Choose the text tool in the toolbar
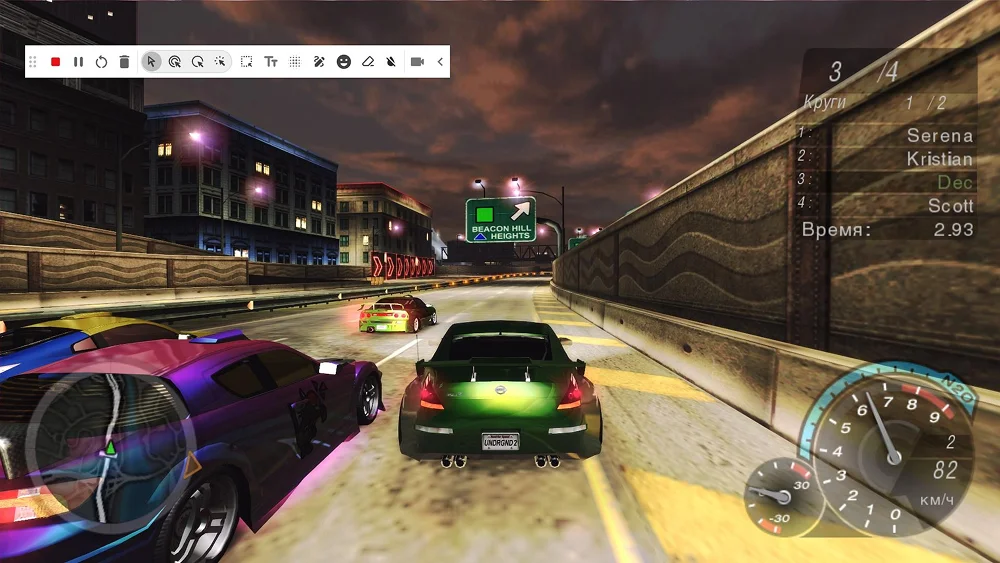 pyautogui.click(x=270, y=62)
